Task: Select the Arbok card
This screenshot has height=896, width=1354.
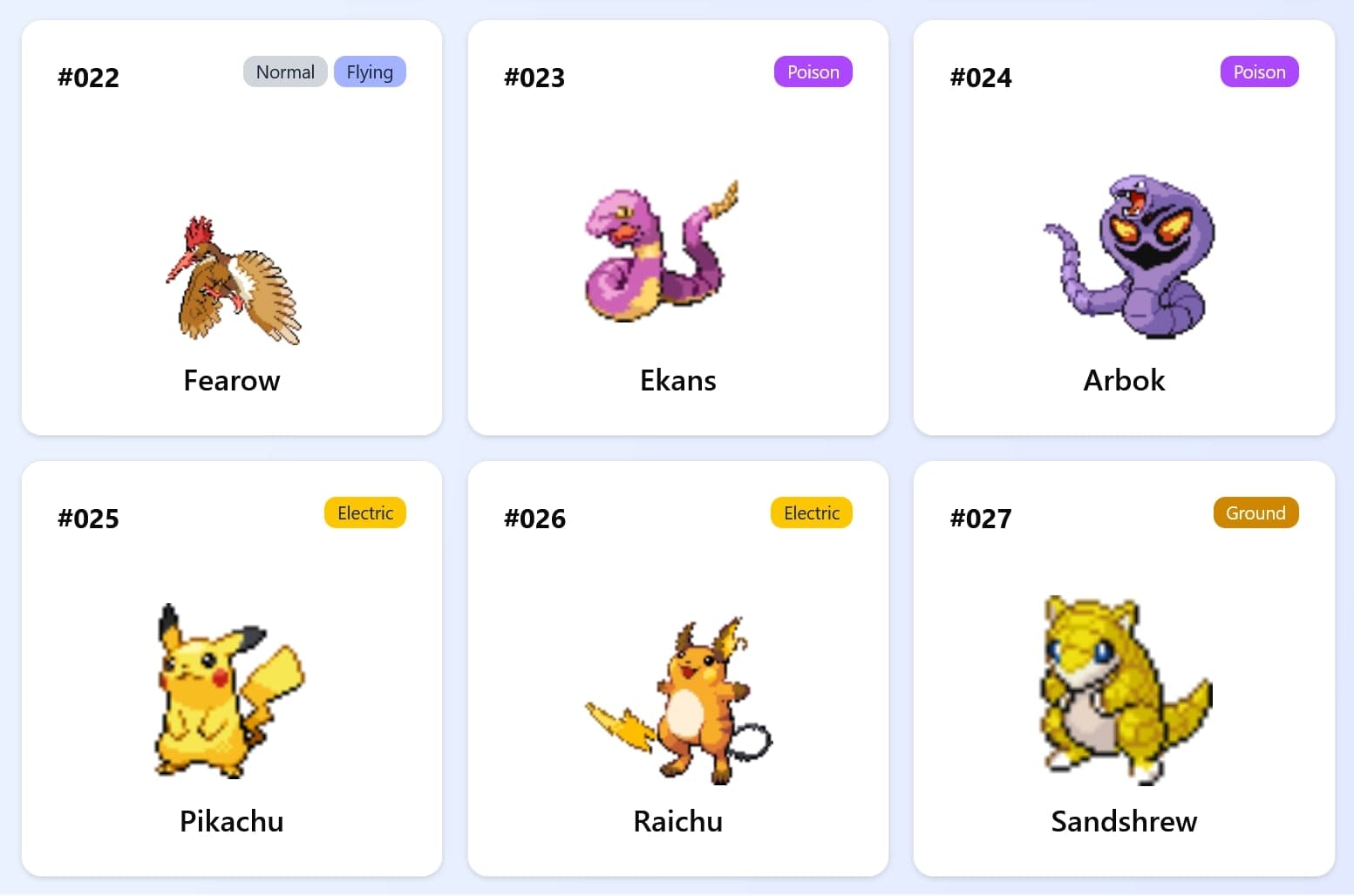Action: pos(1123,227)
